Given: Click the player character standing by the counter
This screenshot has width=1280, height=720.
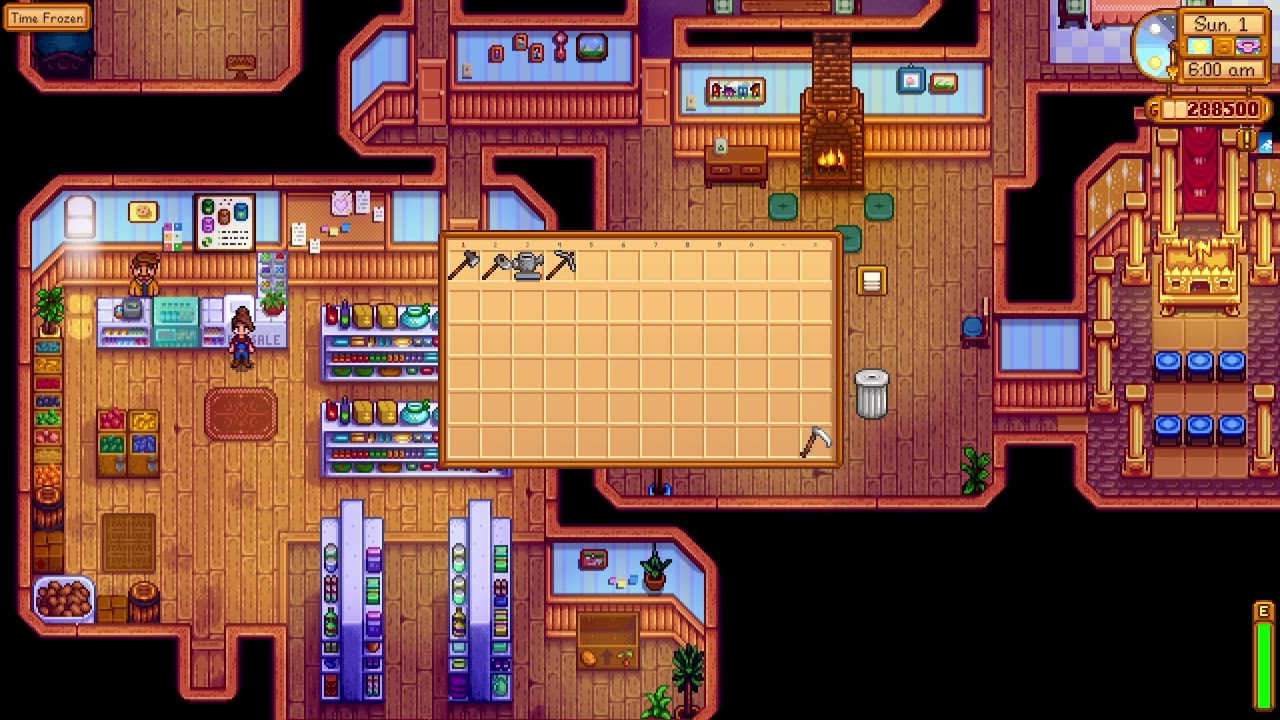Looking at the screenshot, I should tap(241, 340).
